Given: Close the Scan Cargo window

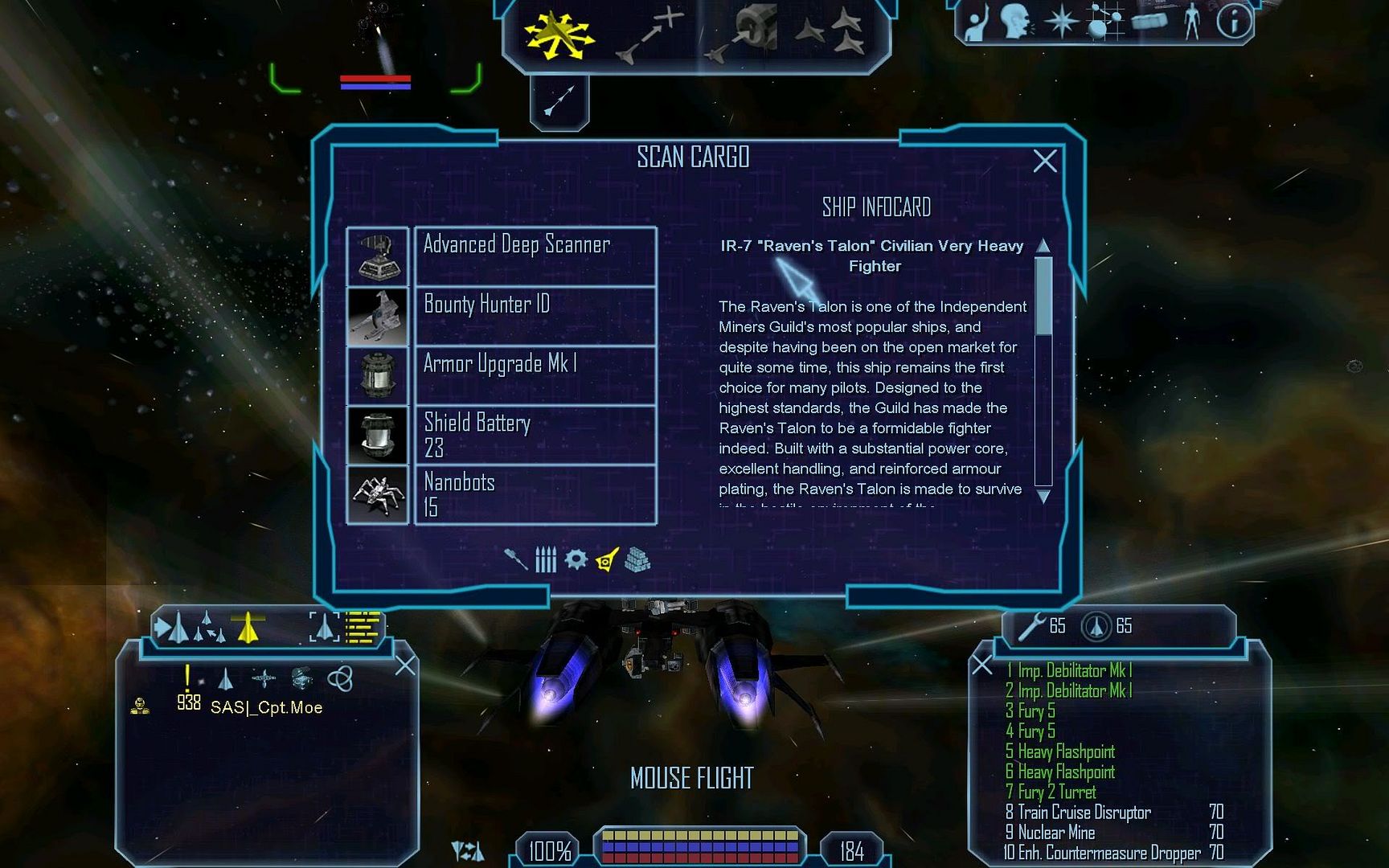Looking at the screenshot, I should tap(1044, 162).
